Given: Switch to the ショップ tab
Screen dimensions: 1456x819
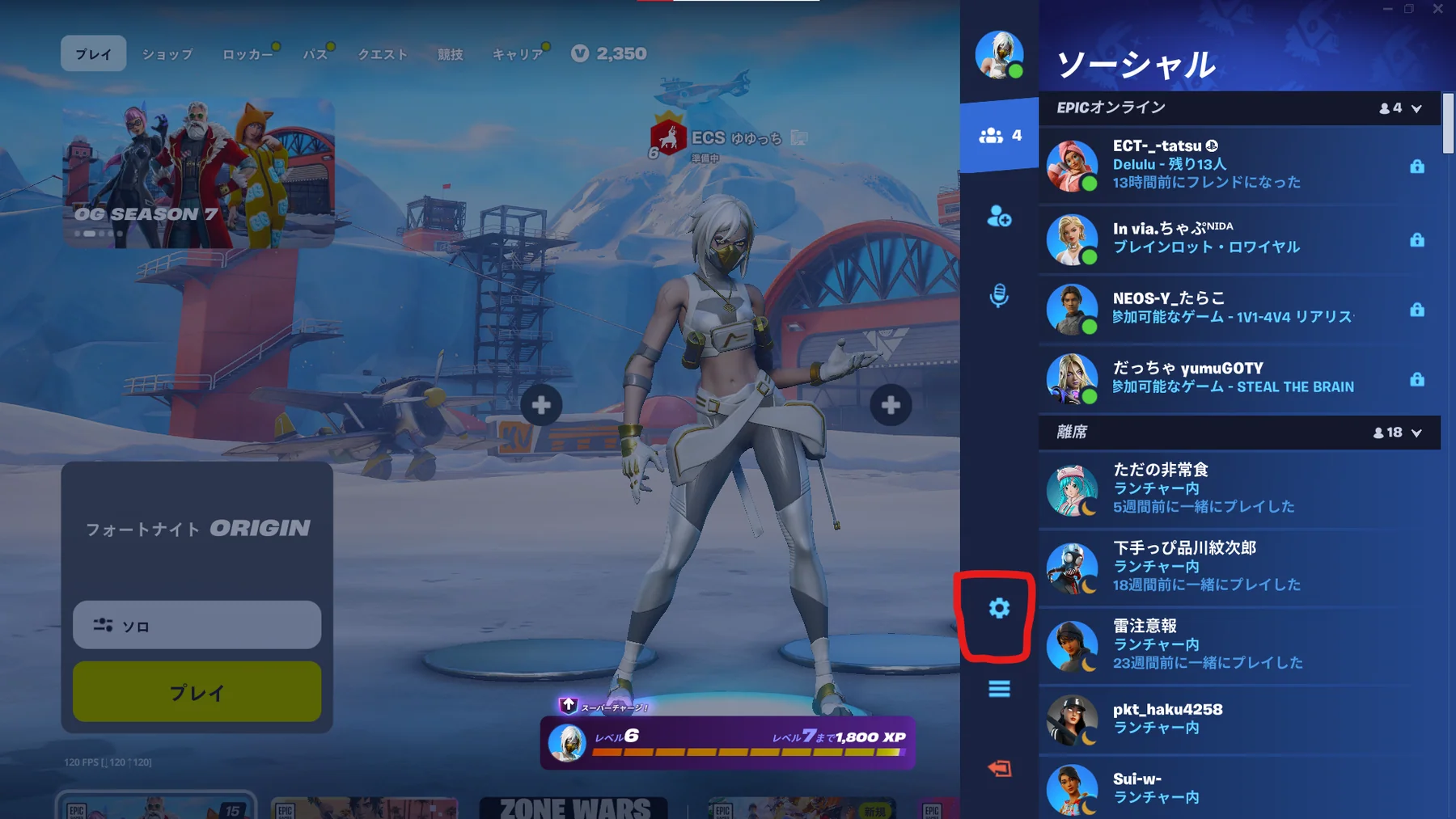Looking at the screenshot, I should point(167,54).
